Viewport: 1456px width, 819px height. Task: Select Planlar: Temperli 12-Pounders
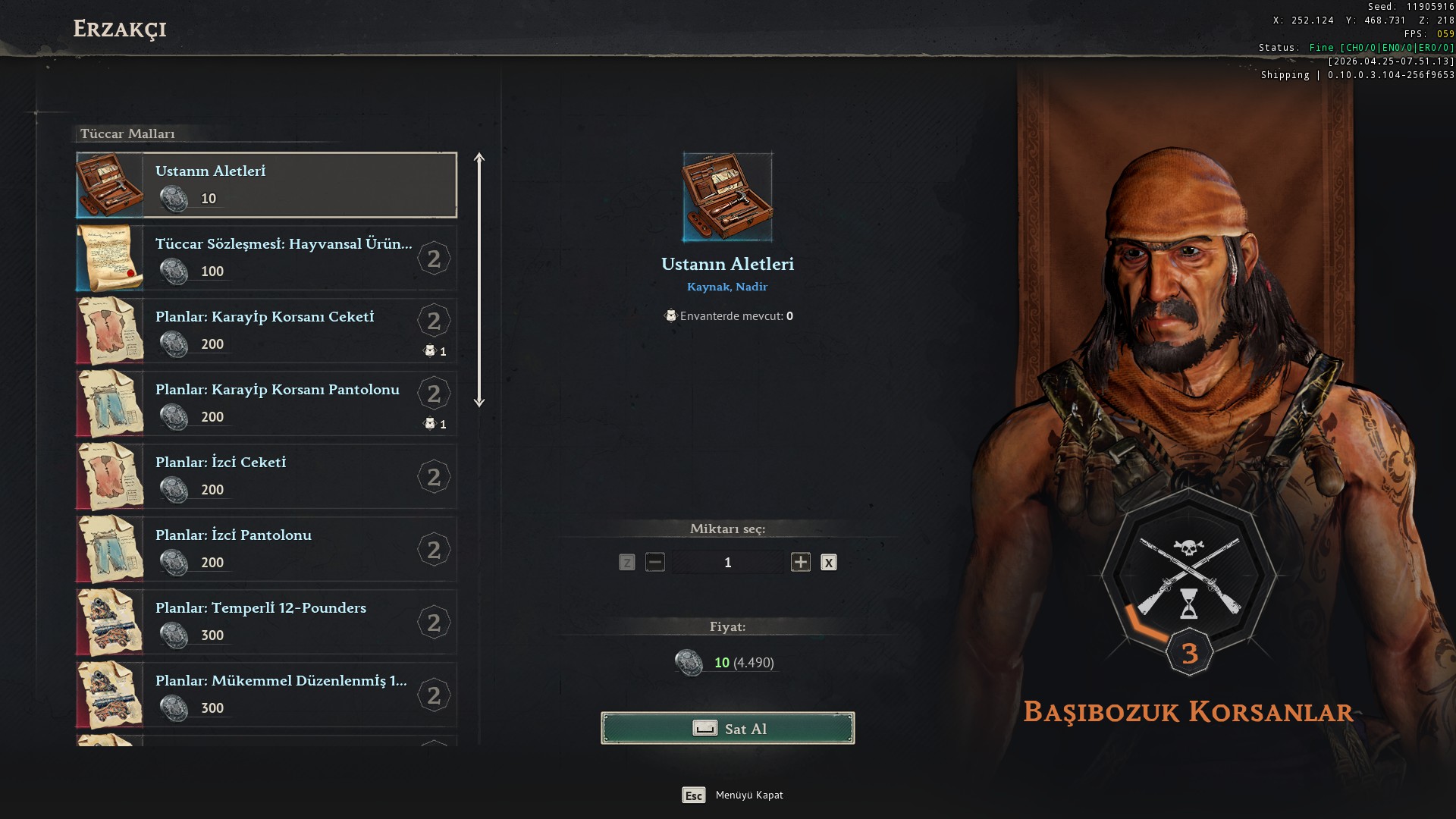pyautogui.click(x=266, y=622)
